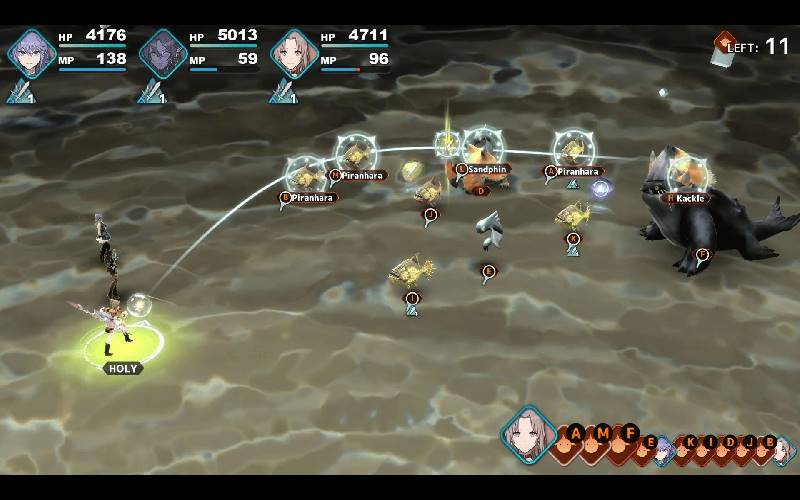
Task: Select the HOLY label under the casting character
Action: 122,368
